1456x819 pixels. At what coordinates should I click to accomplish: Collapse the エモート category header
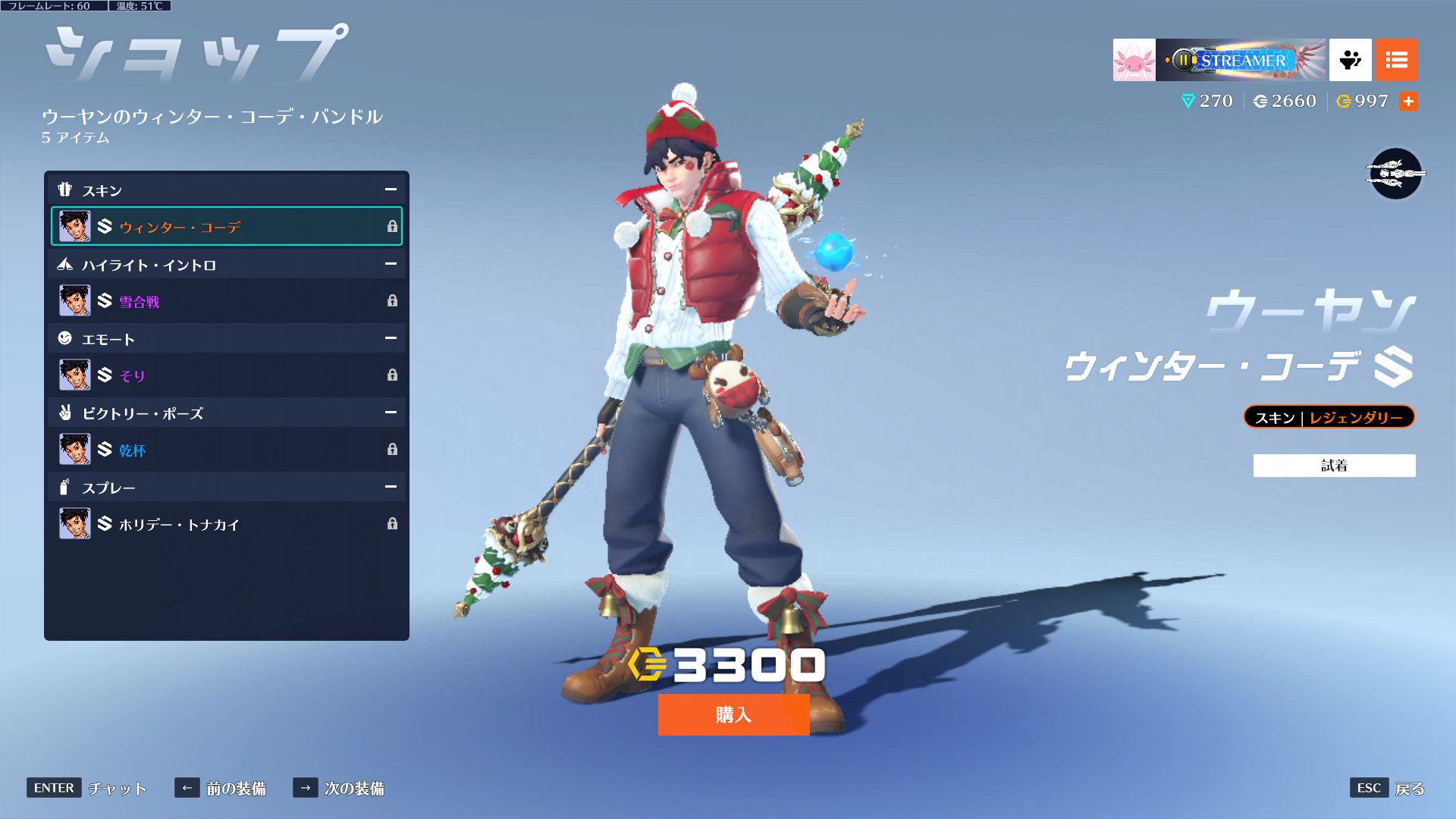point(391,338)
